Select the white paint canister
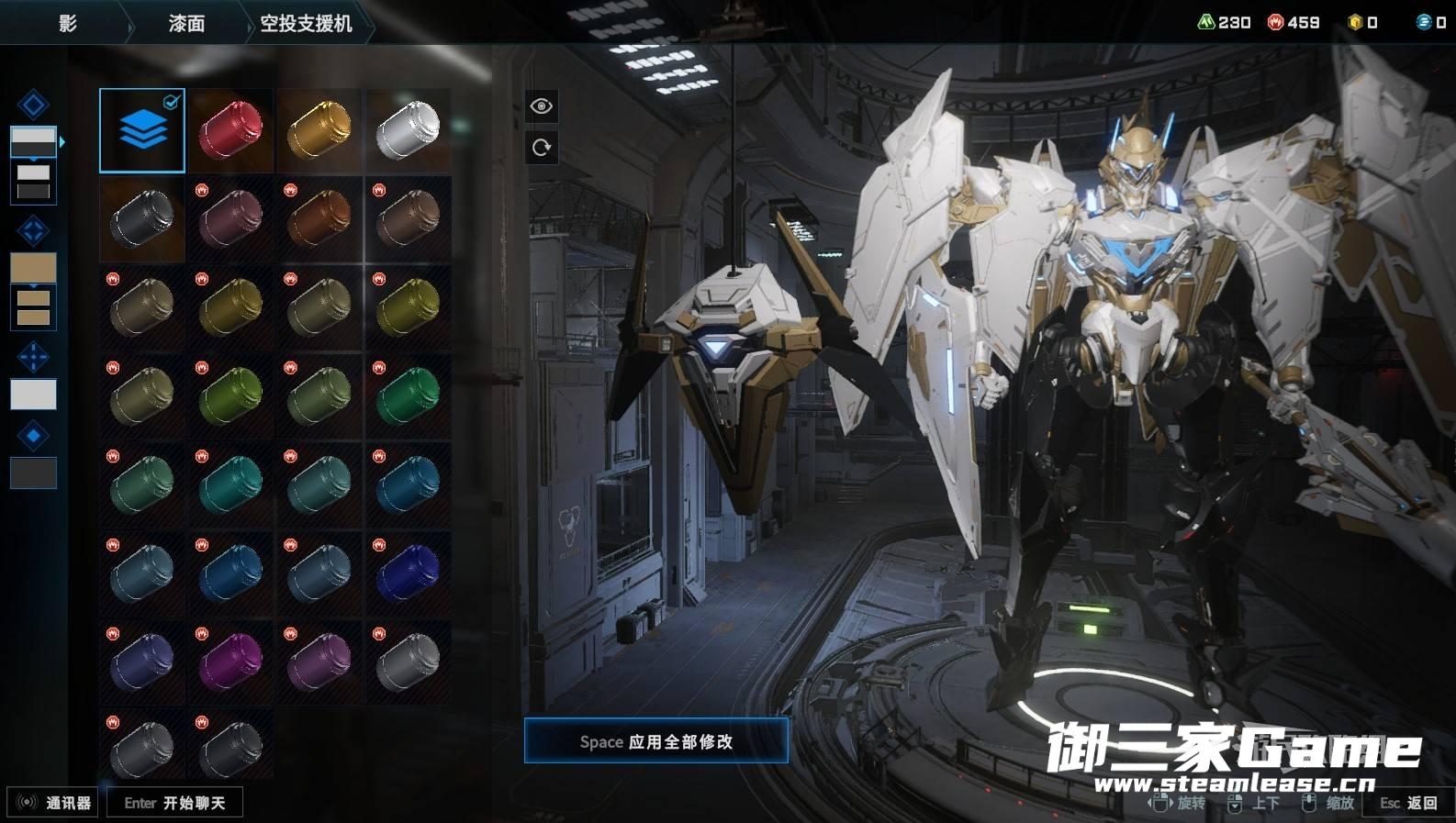The height and width of the screenshot is (823, 1456). coord(408,130)
